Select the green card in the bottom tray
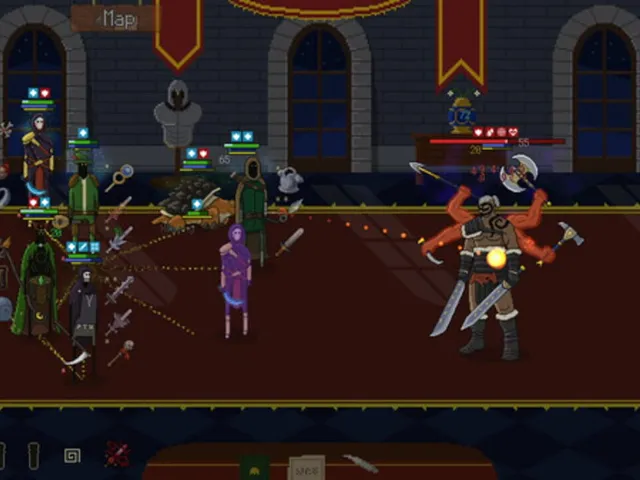640x480 pixels. (x=255, y=467)
